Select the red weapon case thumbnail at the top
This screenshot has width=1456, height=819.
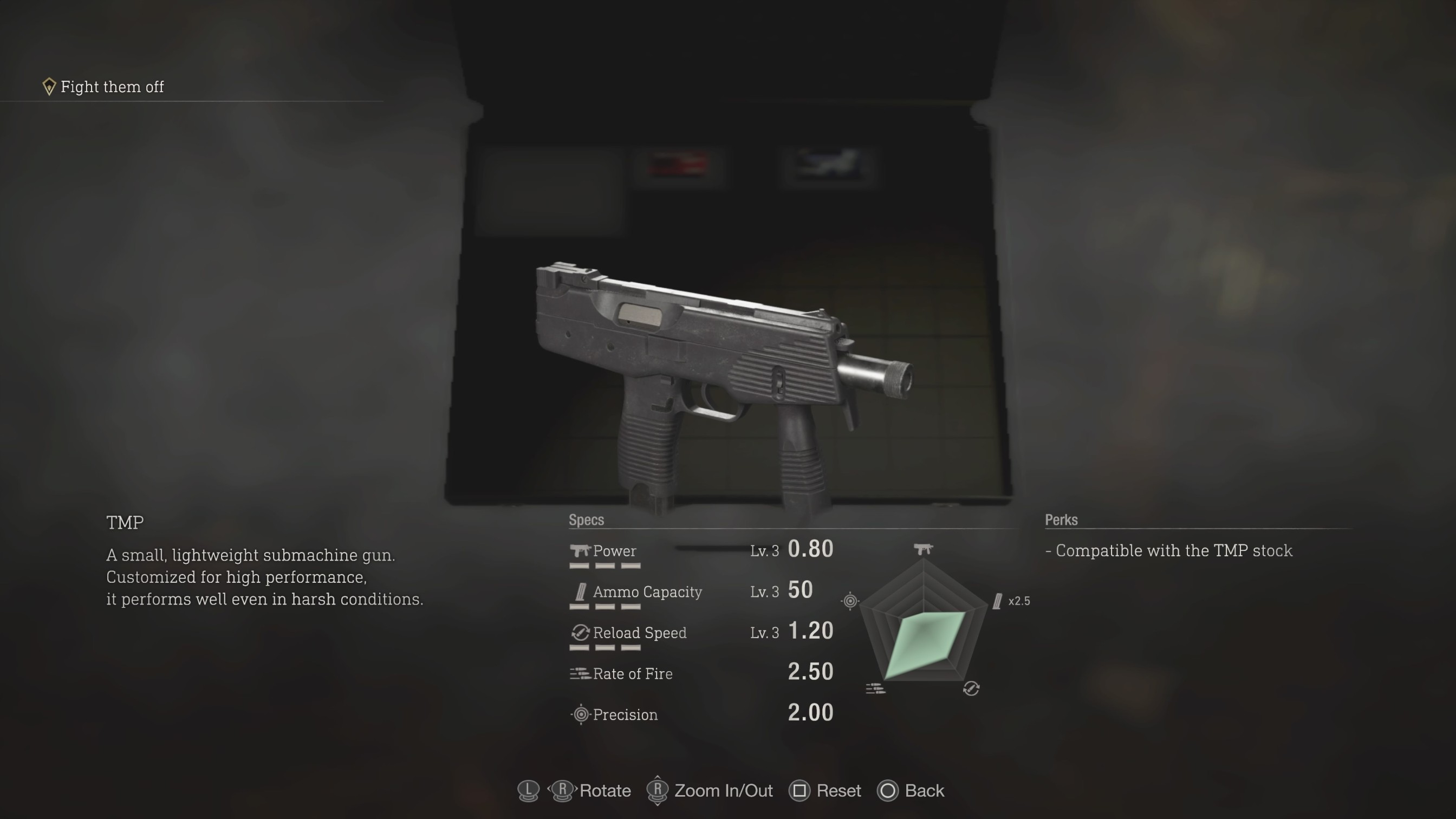coord(678,164)
